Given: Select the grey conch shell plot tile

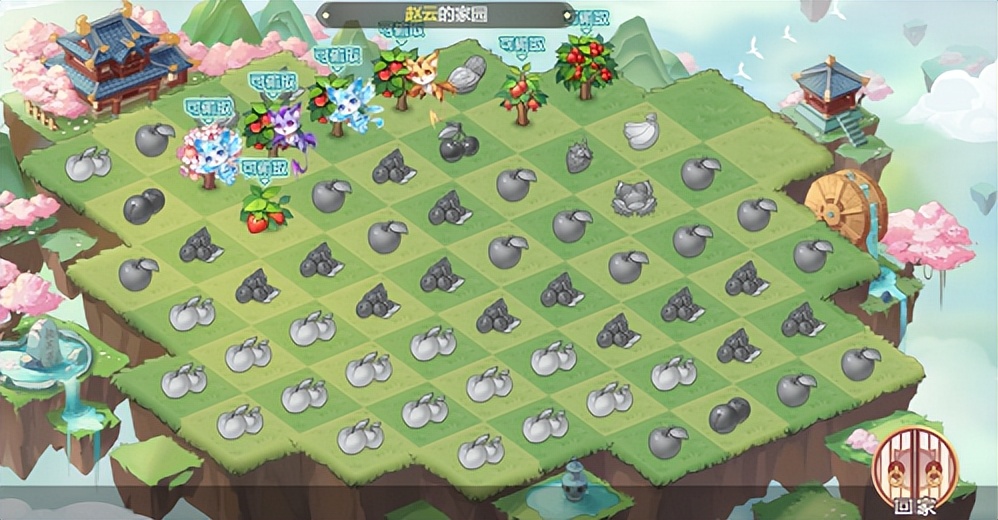Looking at the screenshot, I should point(465,73).
